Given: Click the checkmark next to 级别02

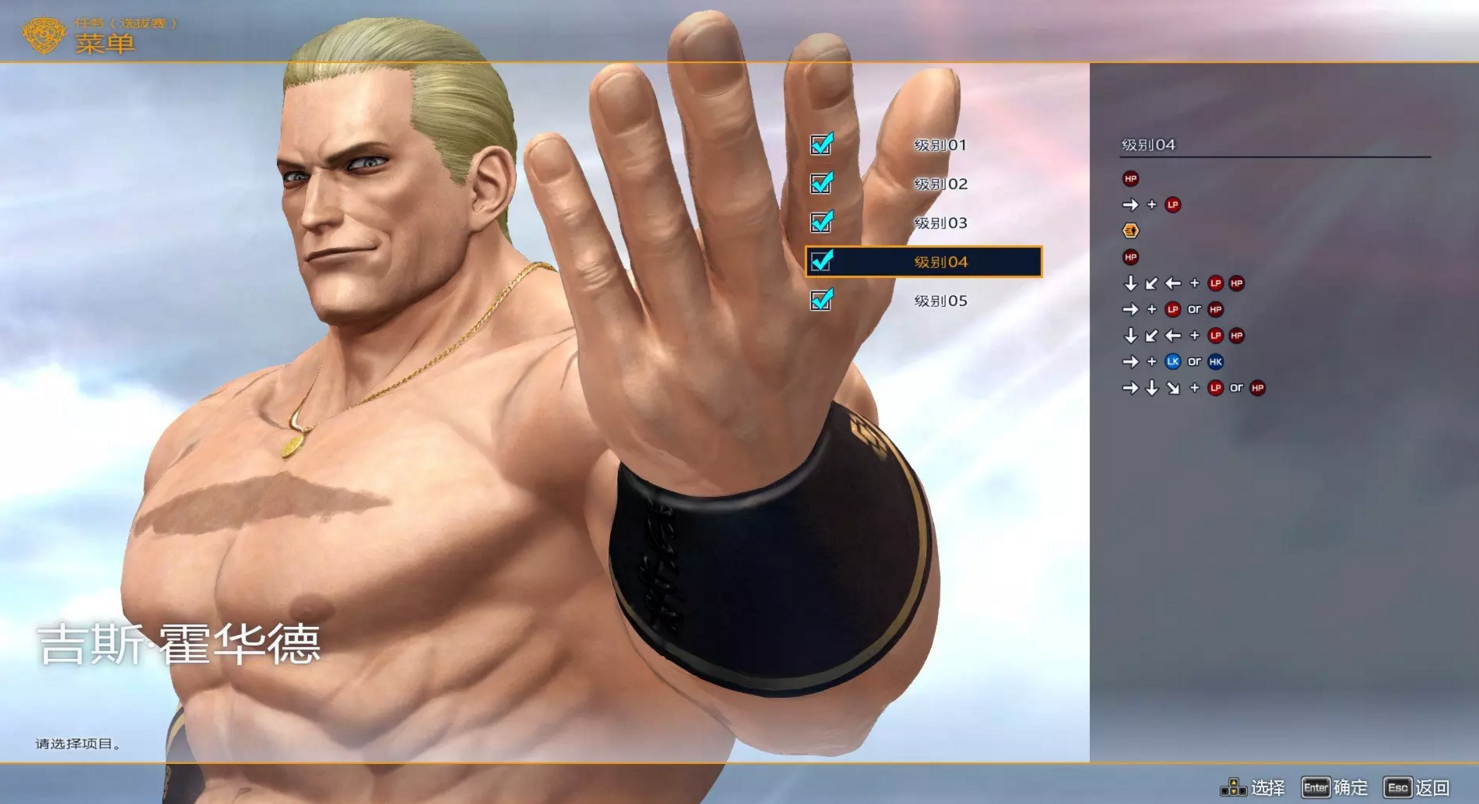Looking at the screenshot, I should [822, 184].
